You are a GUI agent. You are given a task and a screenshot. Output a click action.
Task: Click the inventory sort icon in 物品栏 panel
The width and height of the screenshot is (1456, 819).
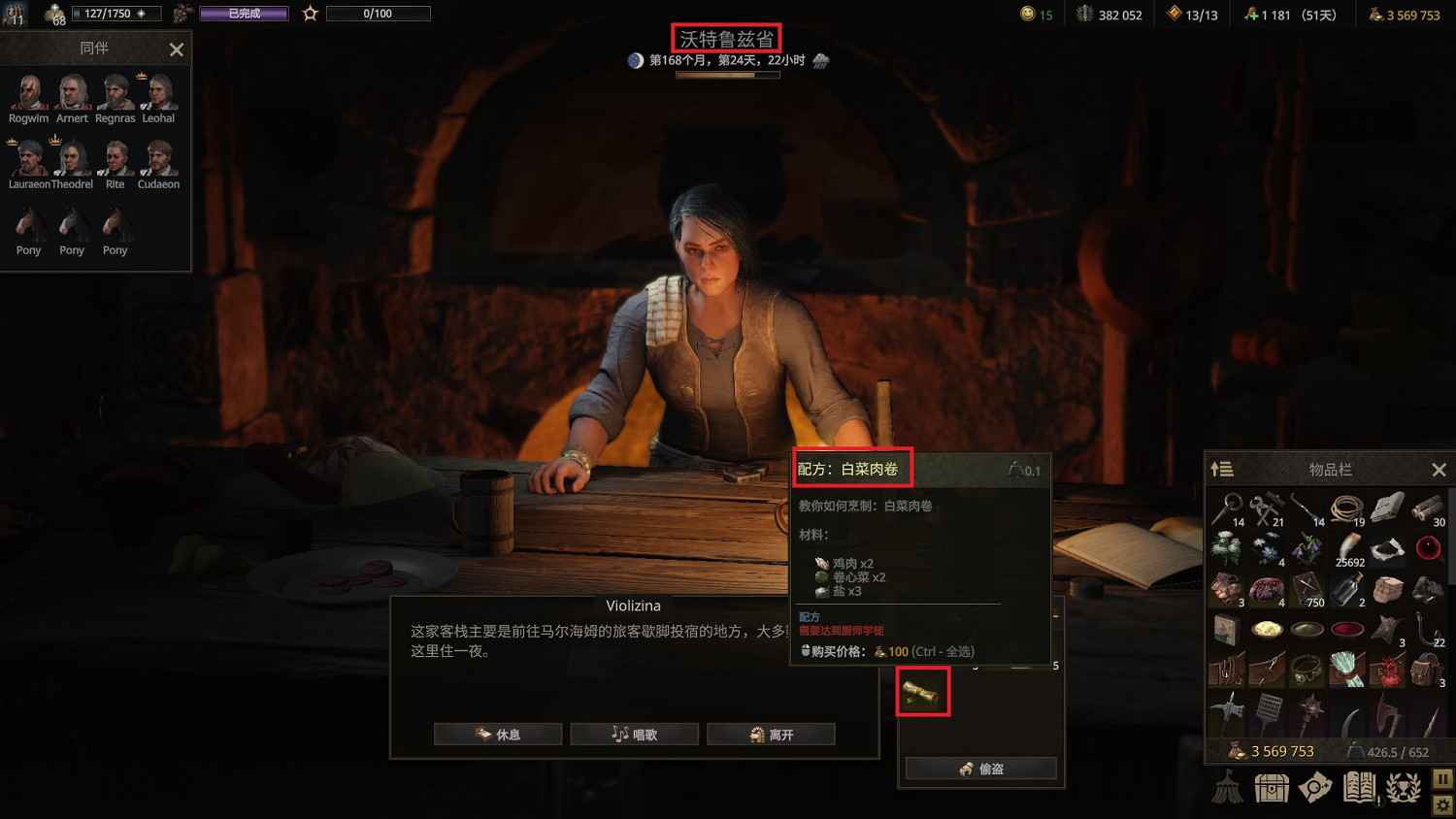[x=1222, y=470]
